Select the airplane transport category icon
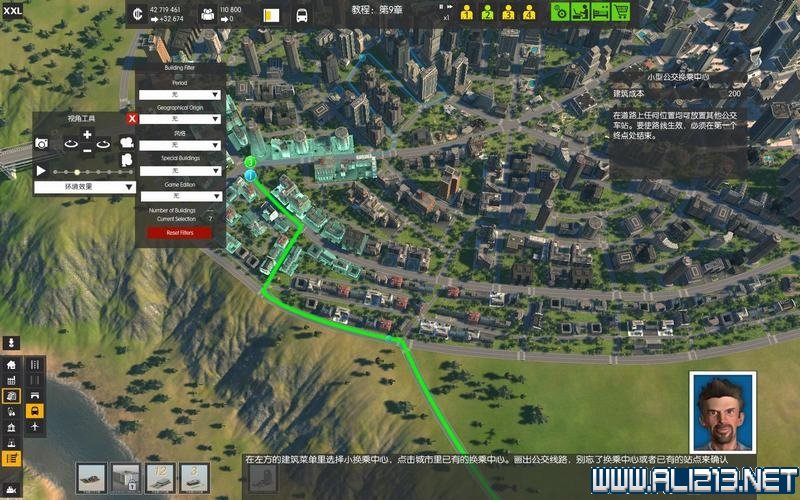The width and height of the screenshot is (800, 500). 35,426
